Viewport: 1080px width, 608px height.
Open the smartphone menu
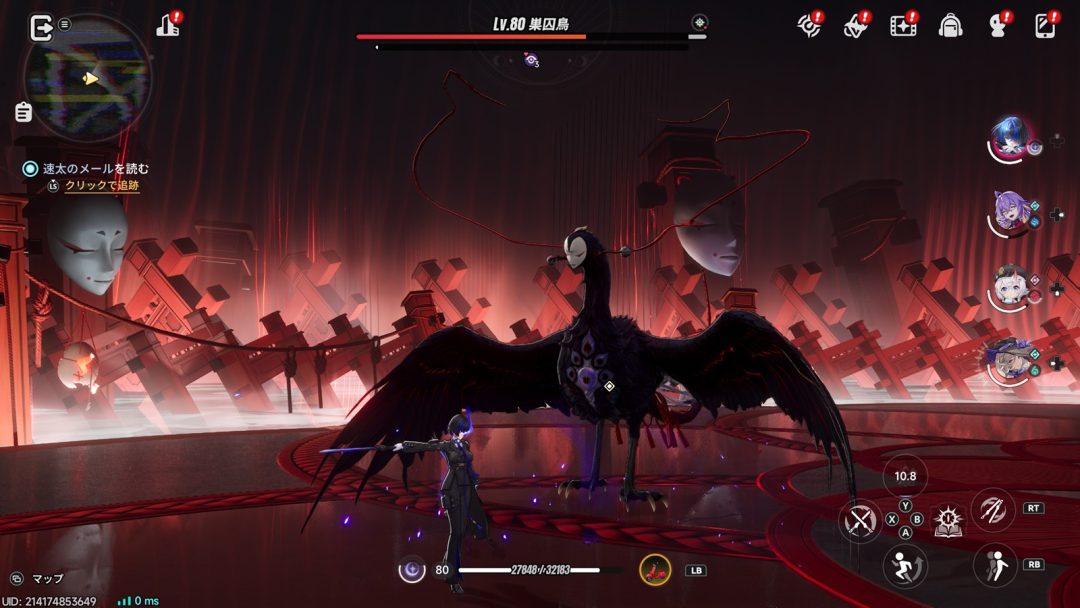point(1045,26)
